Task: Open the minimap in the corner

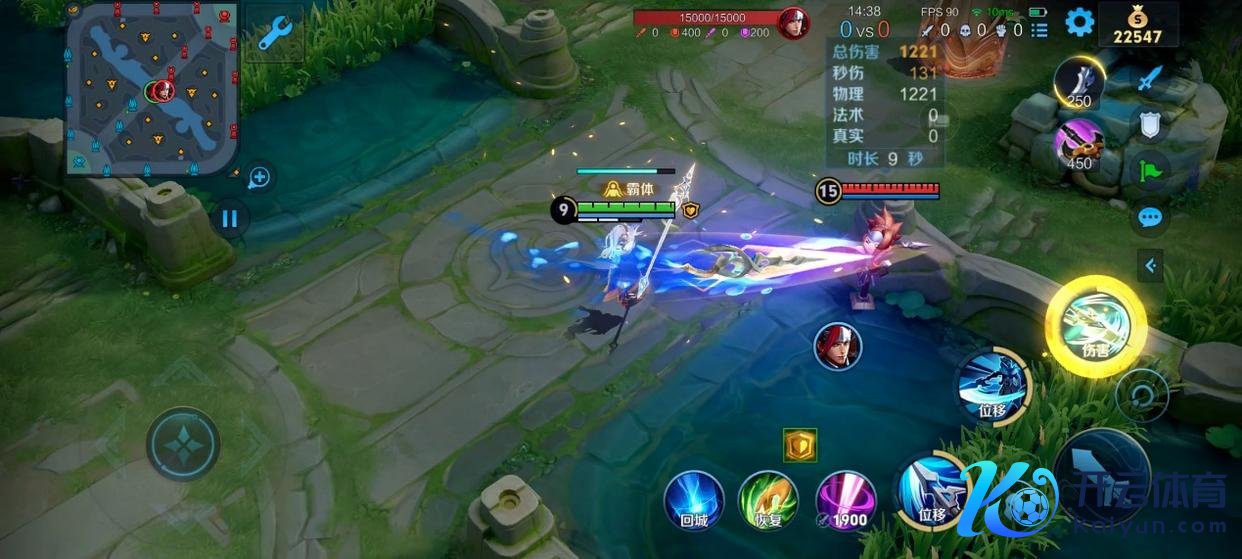Action: point(152,87)
